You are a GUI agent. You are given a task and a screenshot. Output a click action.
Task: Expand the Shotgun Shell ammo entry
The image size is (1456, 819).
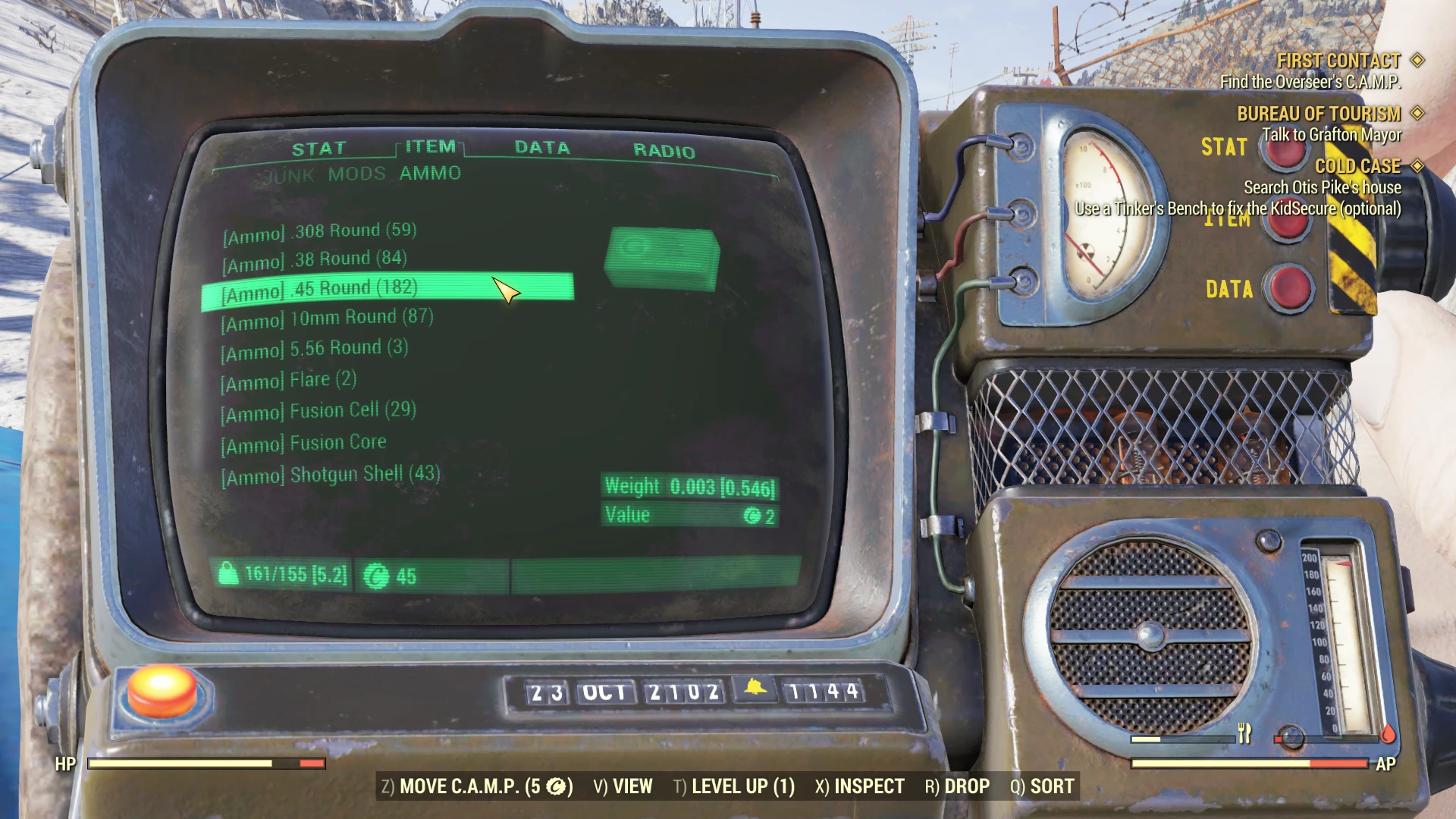[x=329, y=473]
